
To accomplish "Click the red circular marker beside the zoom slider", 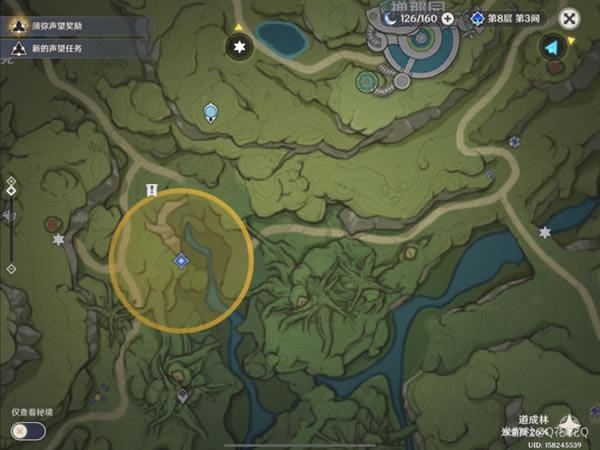I will 51,223.
